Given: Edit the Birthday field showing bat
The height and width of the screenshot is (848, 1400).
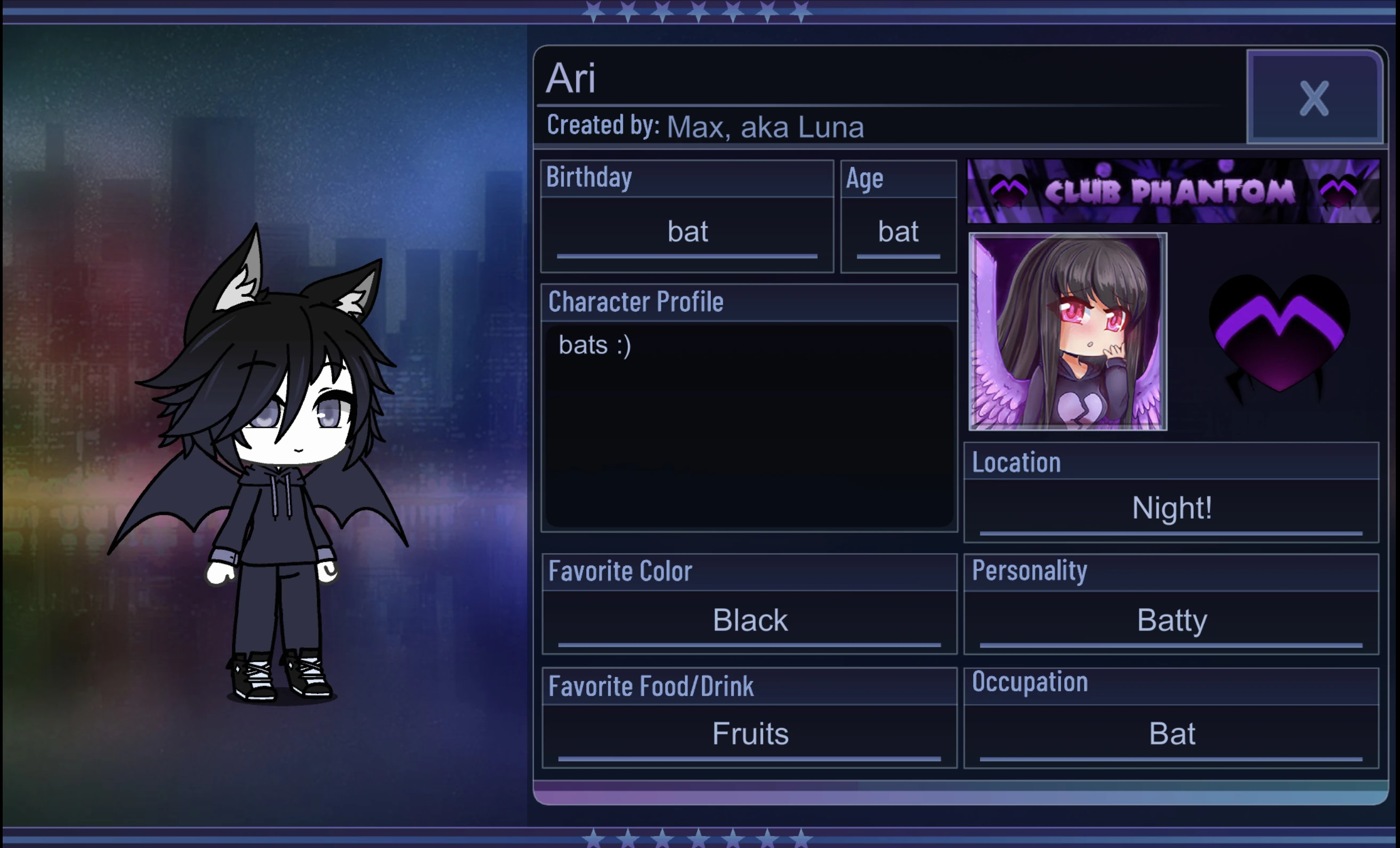Looking at the screenshot, I should 686,231.
